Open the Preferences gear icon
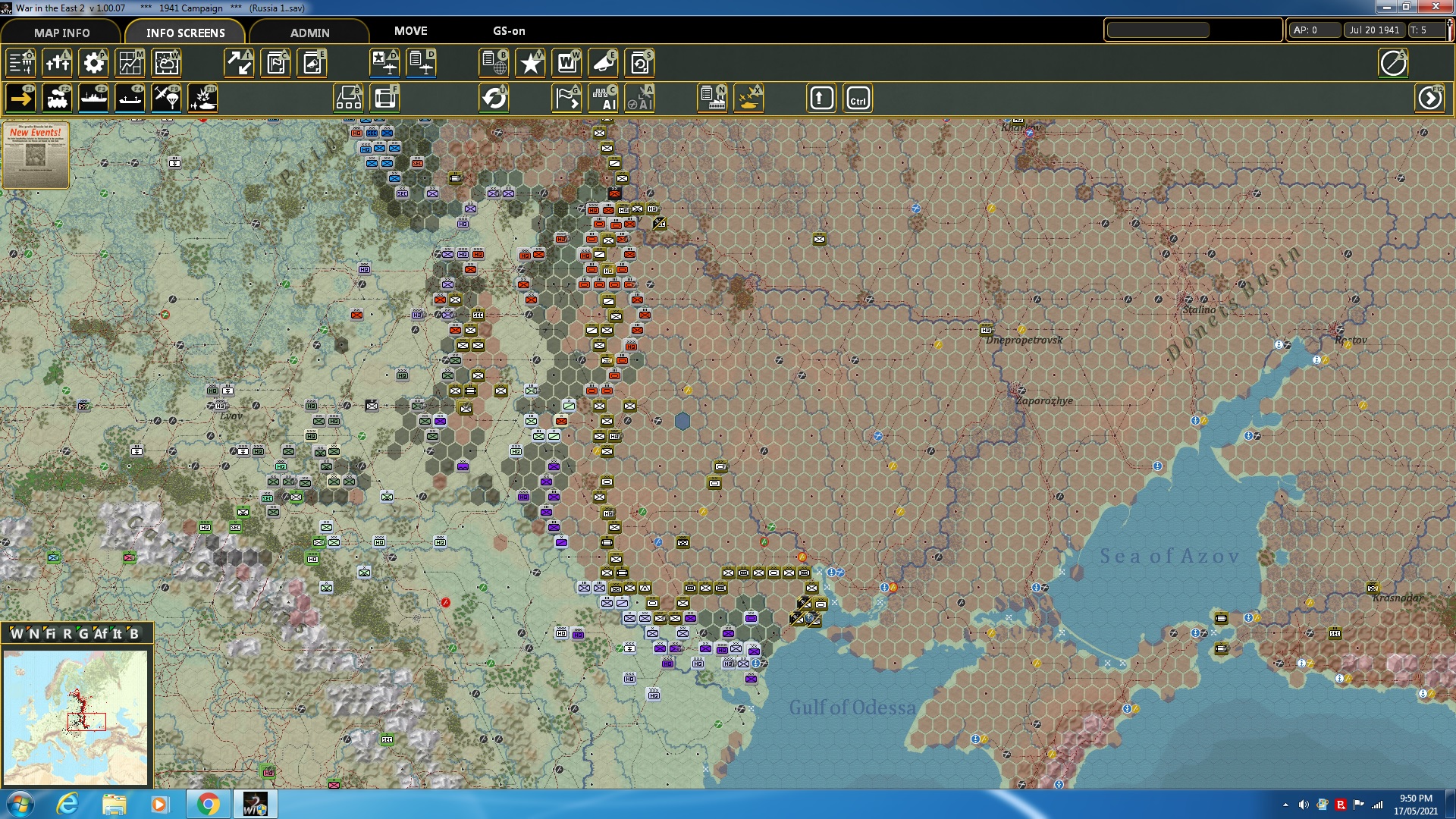1456x819 pixels. pos(93,63)
